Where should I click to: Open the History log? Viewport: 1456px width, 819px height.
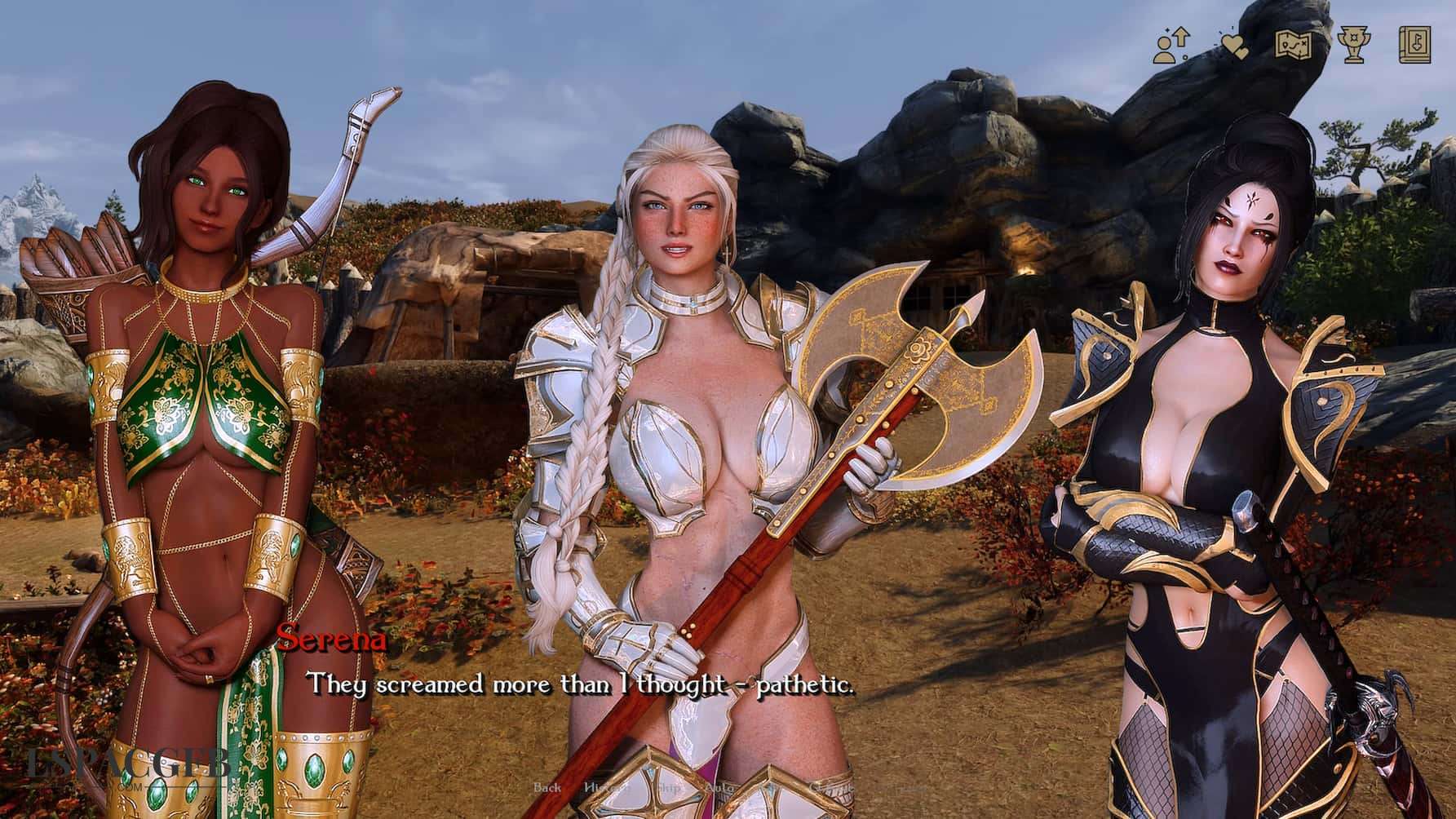604,789
